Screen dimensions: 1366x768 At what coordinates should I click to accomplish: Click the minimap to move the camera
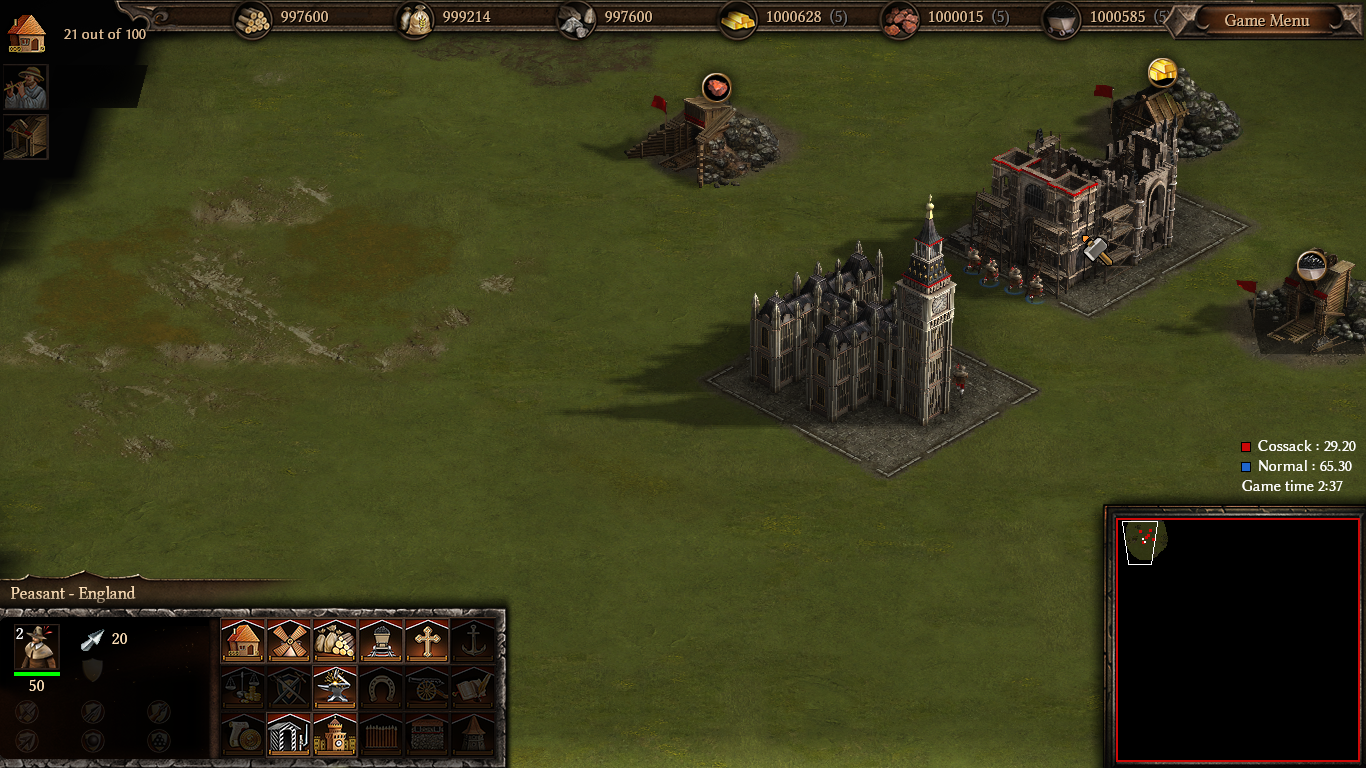(x=1237, y=640)
